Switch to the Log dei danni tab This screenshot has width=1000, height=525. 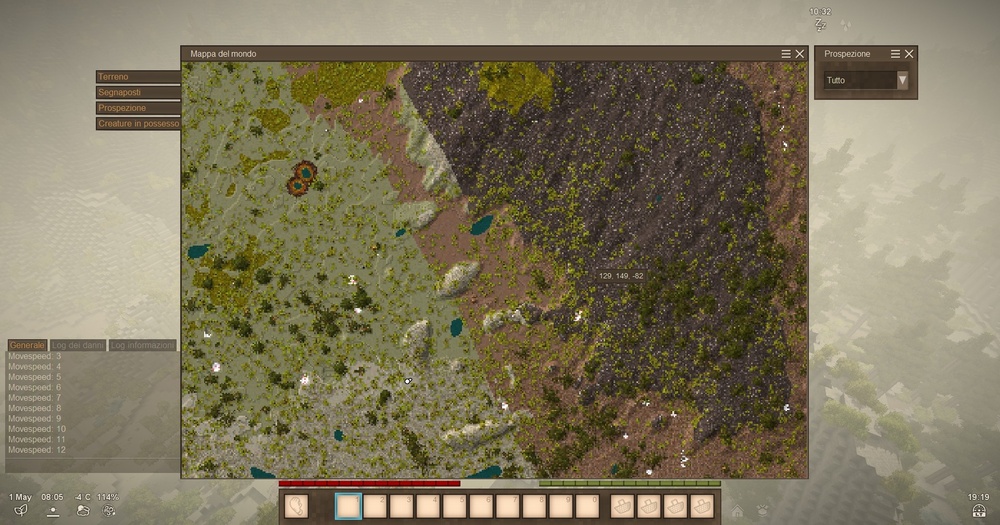click(x=78, y=345)
